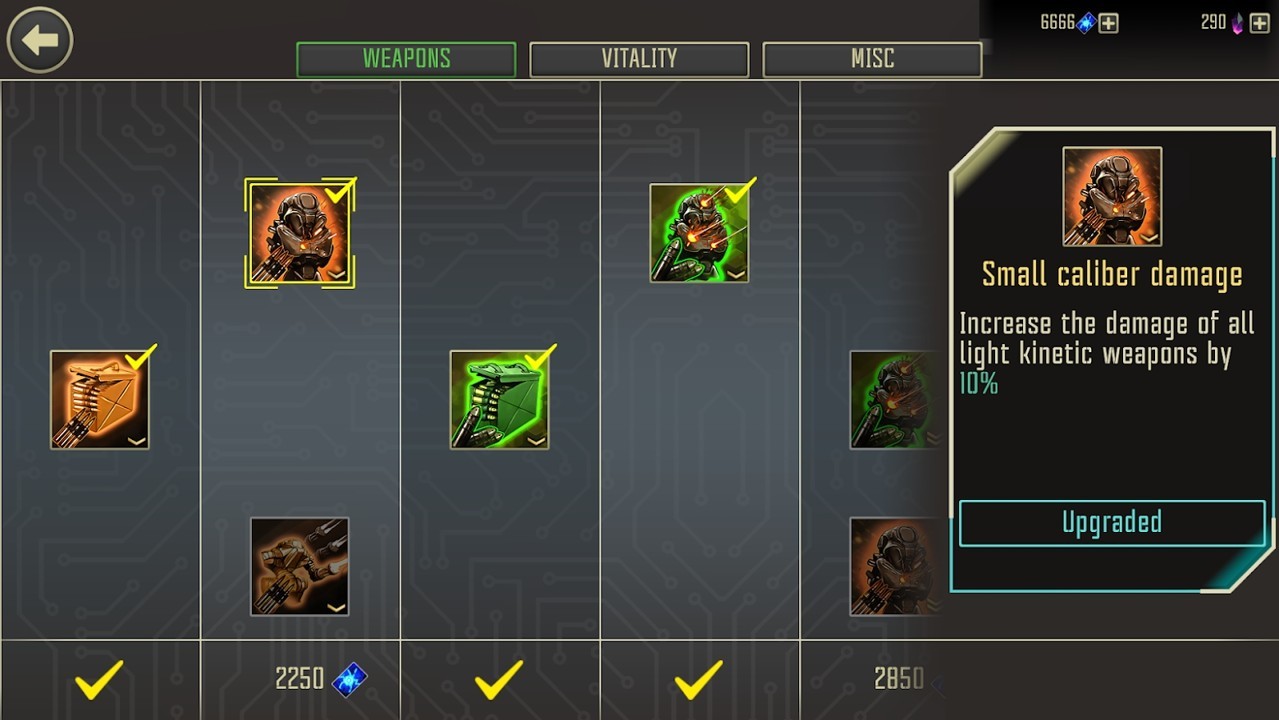This screenshot has height=720, width=1279.
Task: Choose the orange ammo crate upgrade
Action: [100, 399]
